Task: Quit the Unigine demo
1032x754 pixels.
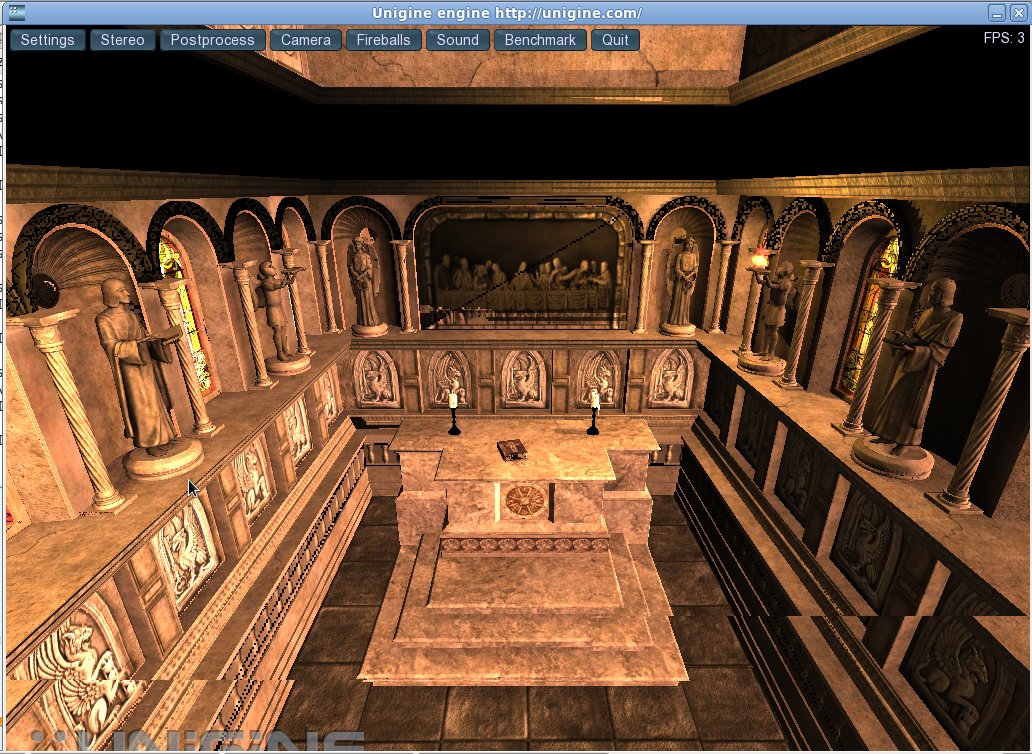Action: [615, 40]
